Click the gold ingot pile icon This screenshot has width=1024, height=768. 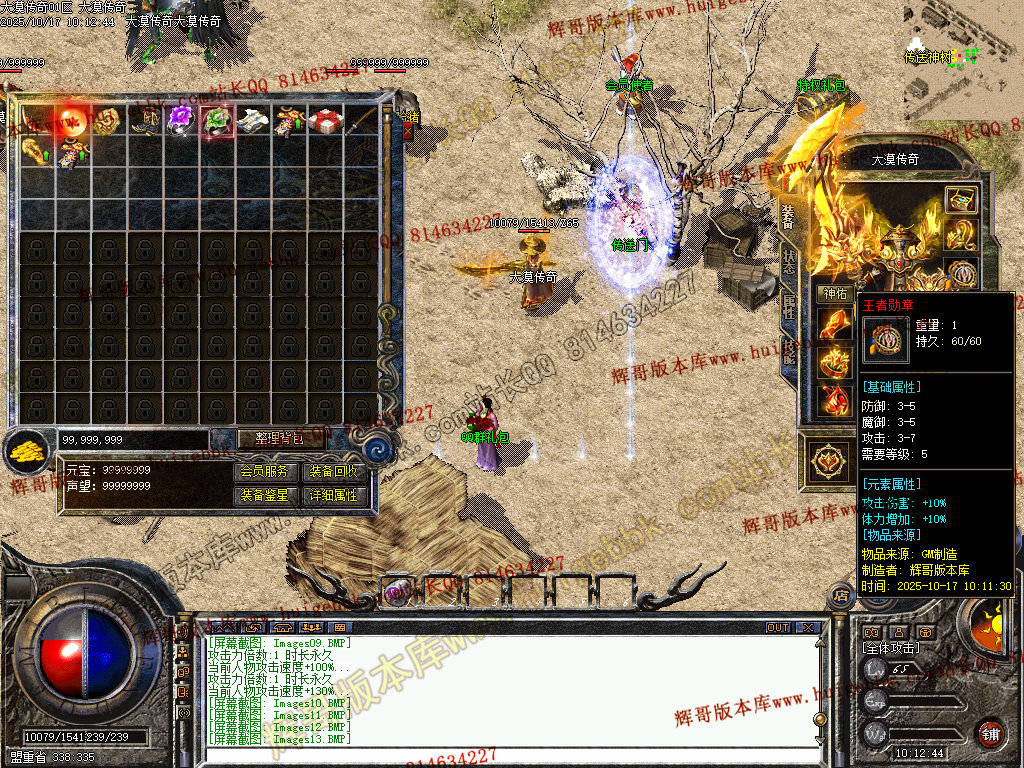tap(28, 451)
